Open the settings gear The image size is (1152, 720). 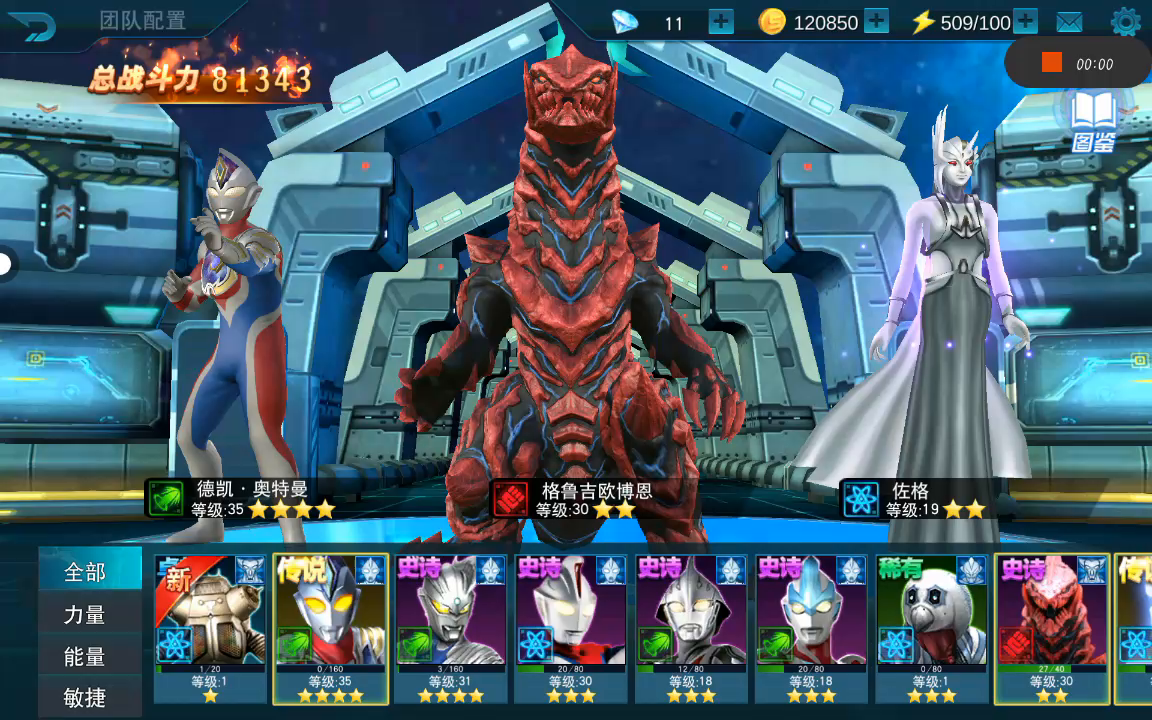click(1125, 21)
